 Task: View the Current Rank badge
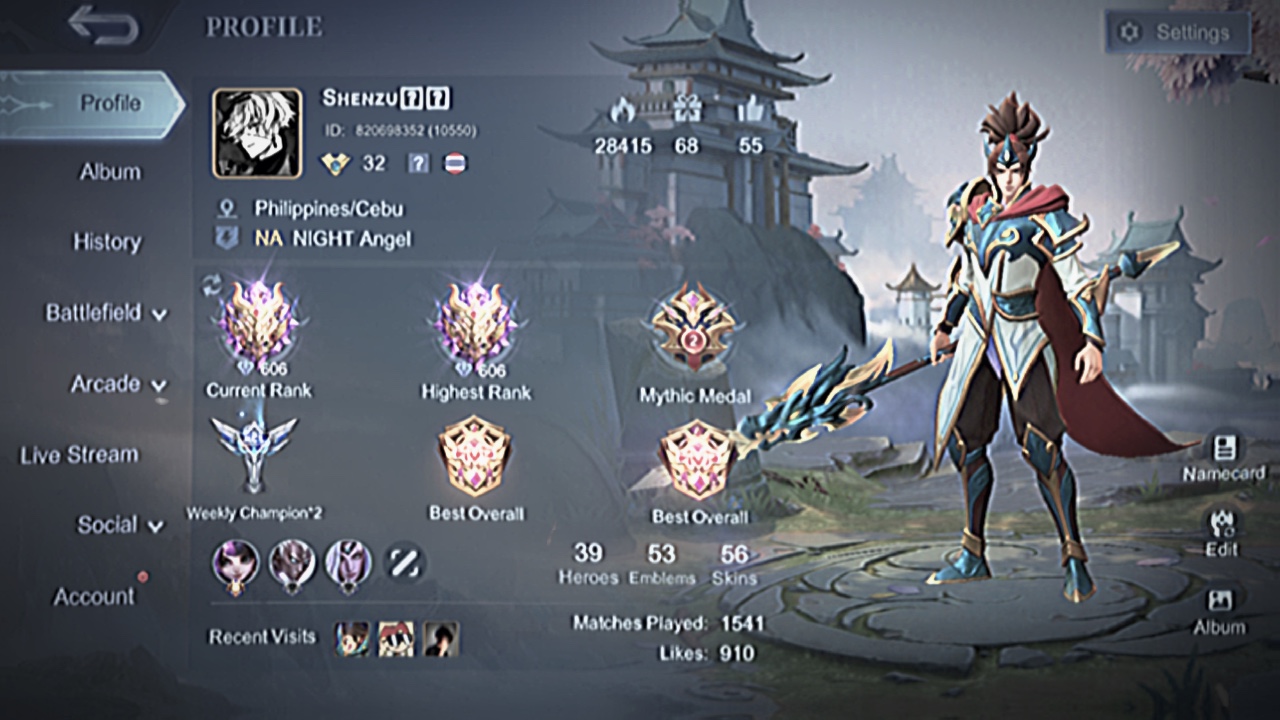[x=258, y=325]
